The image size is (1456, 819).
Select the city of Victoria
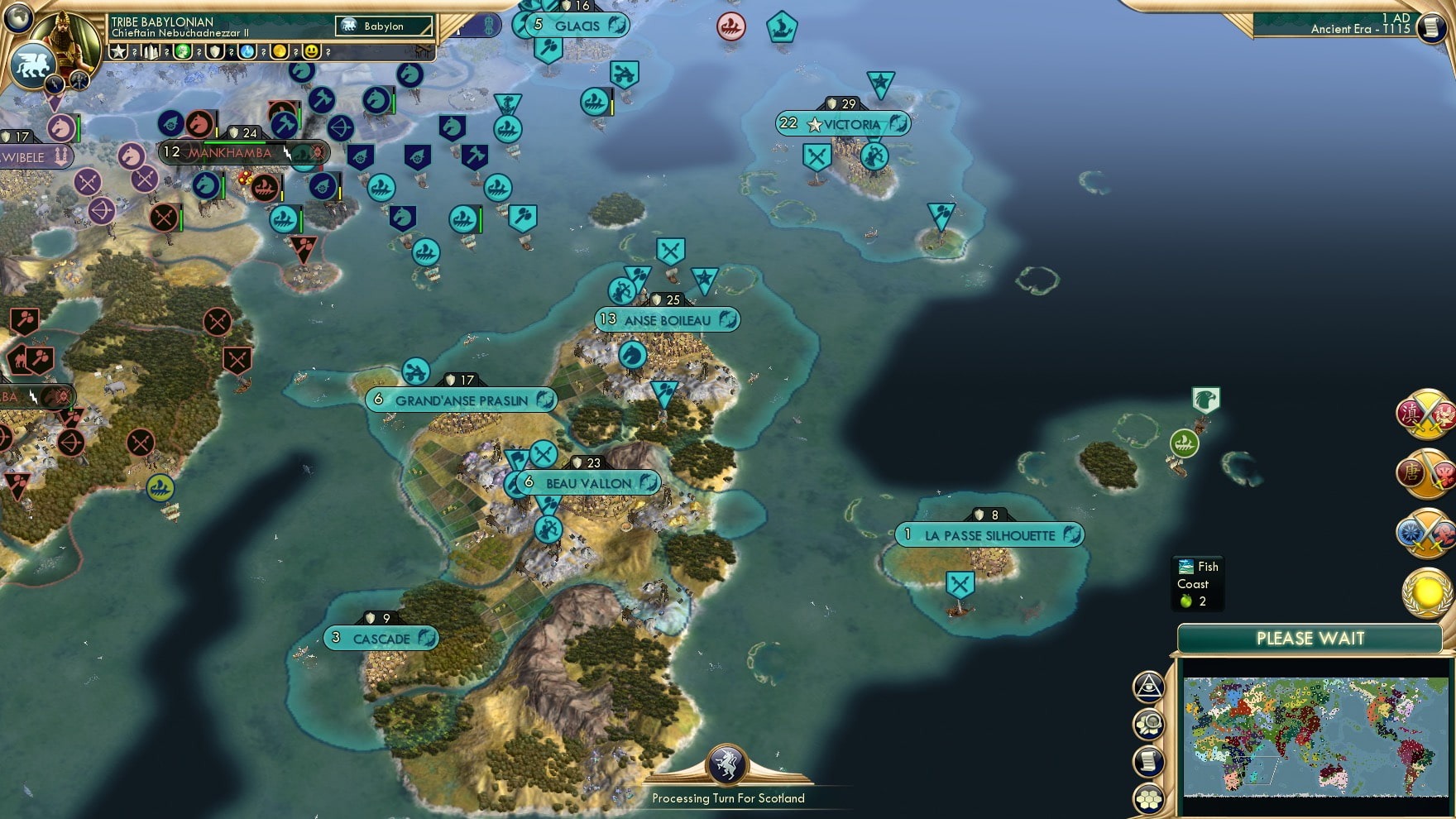tap(845, 125)
